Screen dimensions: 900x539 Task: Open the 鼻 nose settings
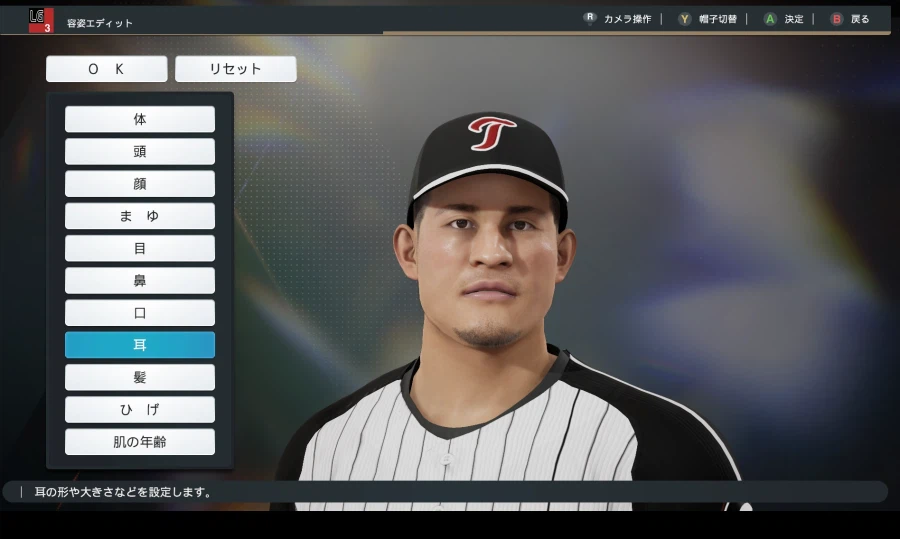[x=140, y=281]
